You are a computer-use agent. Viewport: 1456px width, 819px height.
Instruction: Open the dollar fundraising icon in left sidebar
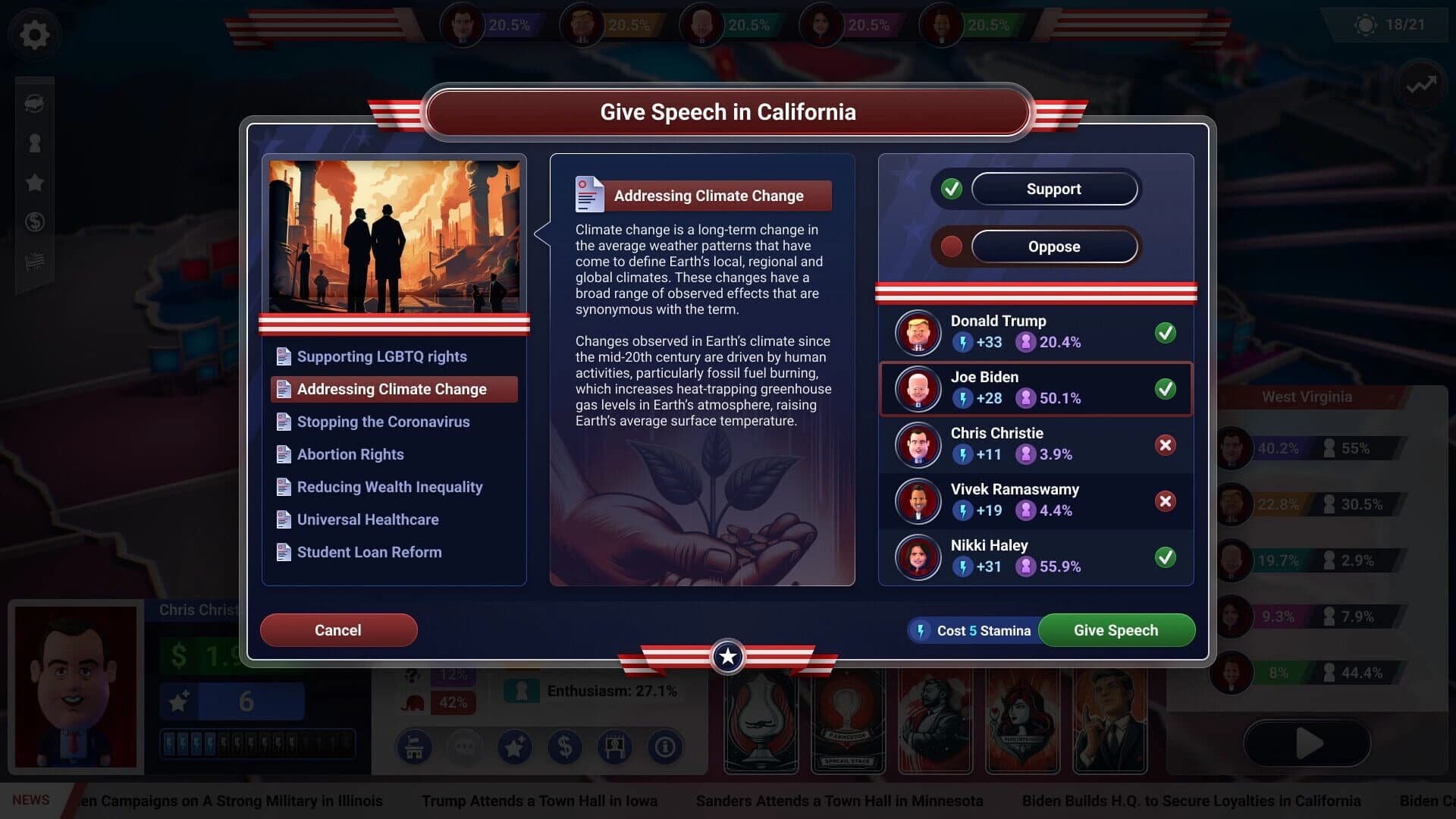34,222
